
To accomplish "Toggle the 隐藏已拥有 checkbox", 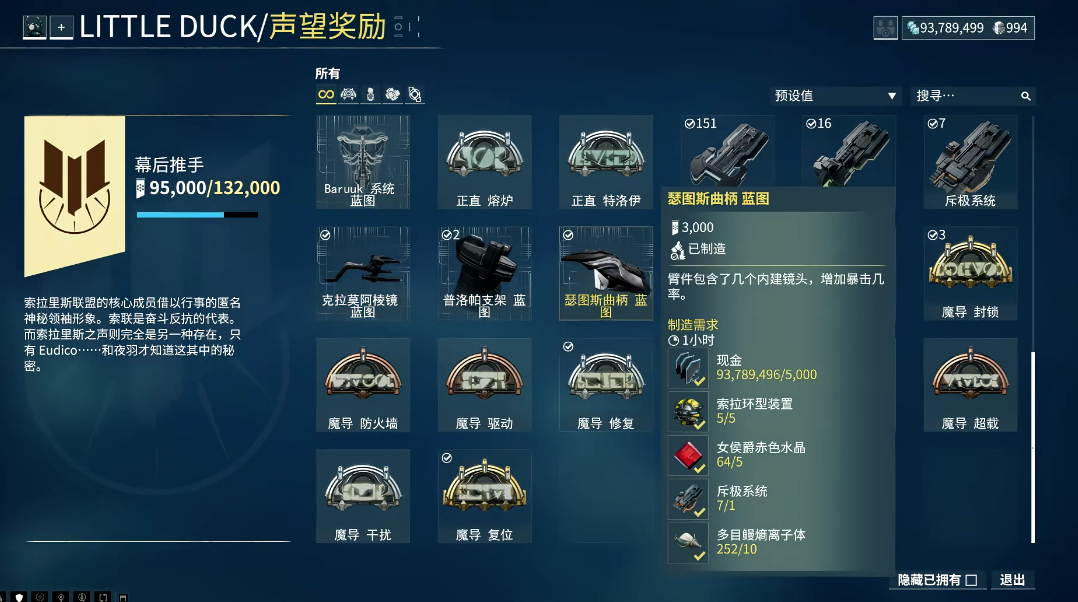I will click(x=971, y=580).
